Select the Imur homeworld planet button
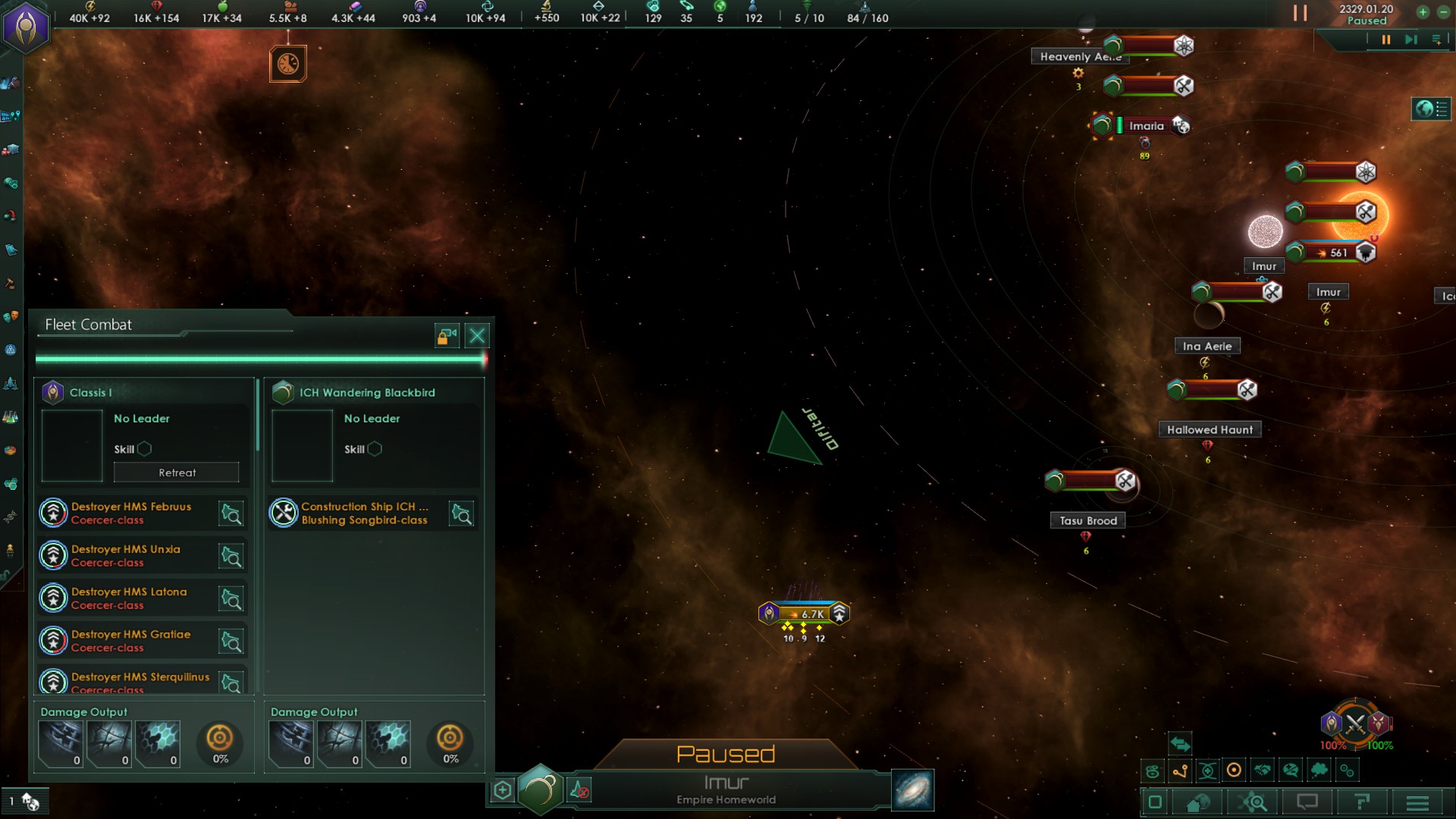Screen dimensions: 1456x819 coord(540,789)
